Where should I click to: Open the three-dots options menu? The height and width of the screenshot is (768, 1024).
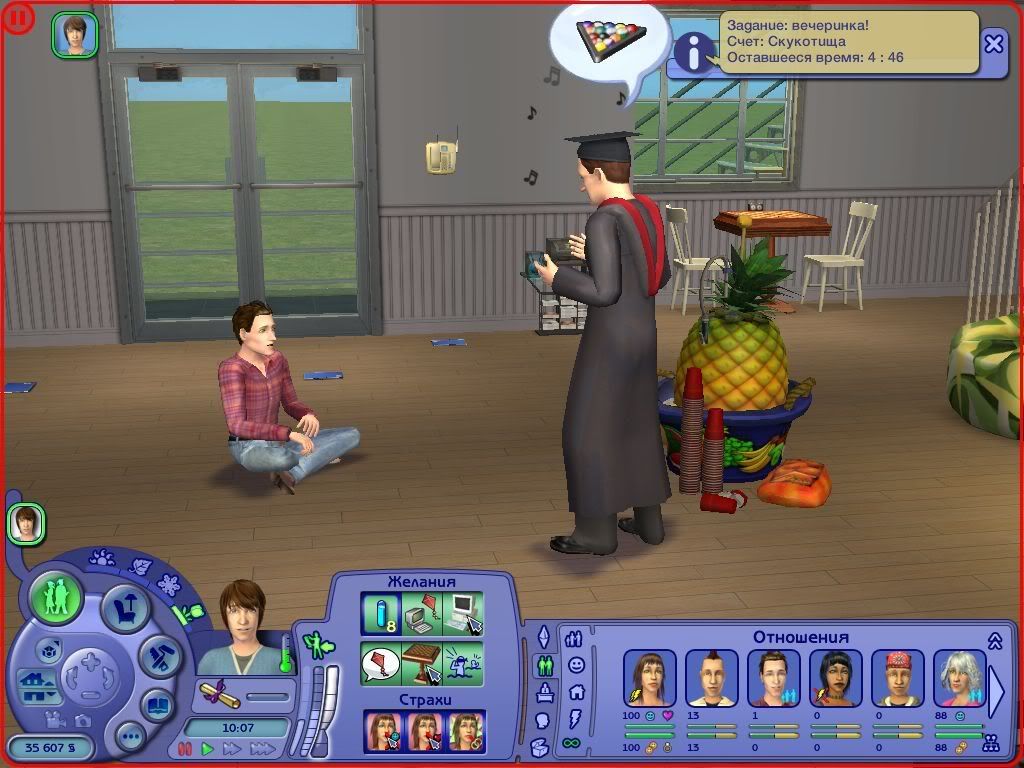[131, 738]
